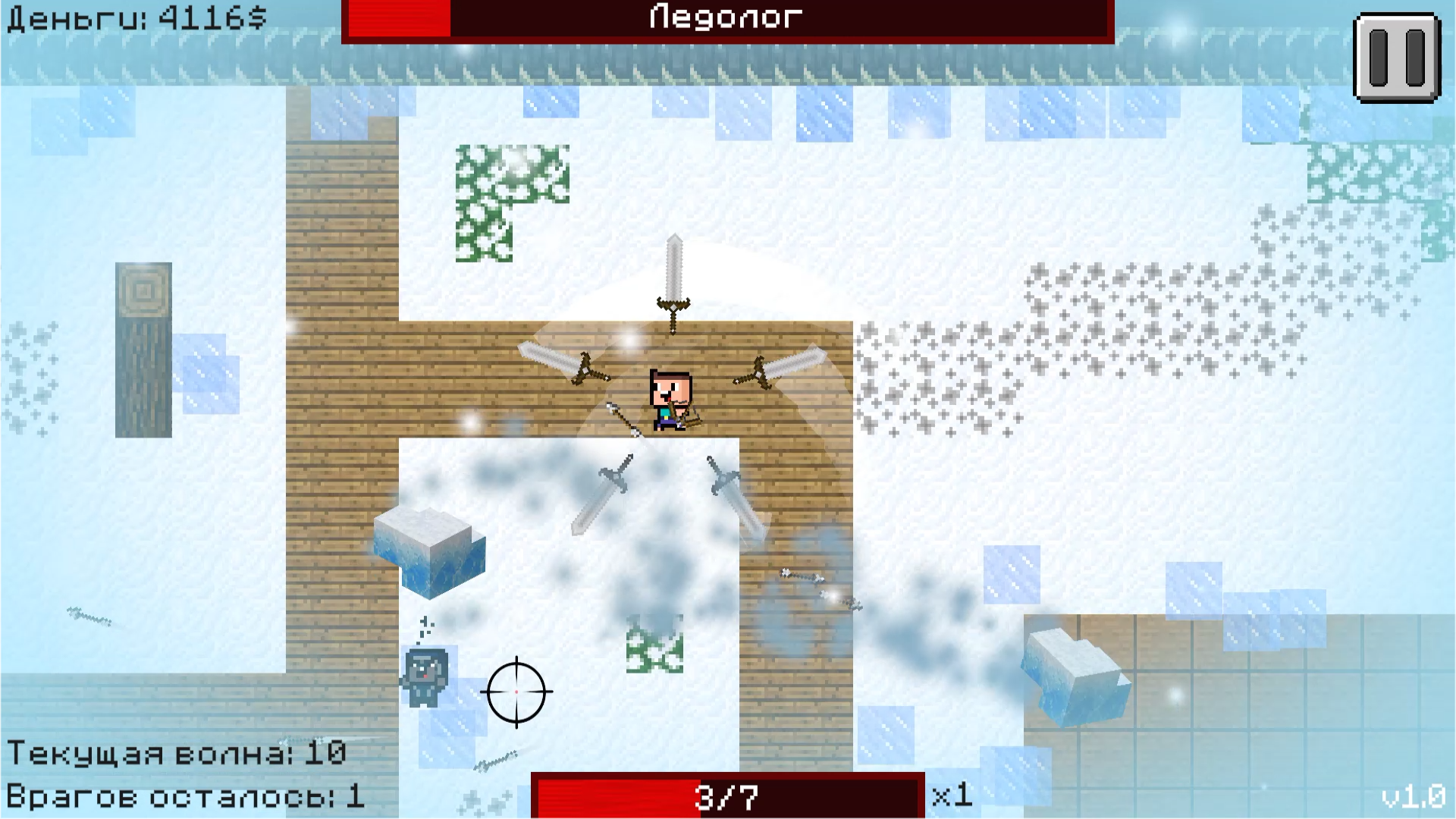Click the Текущая волна: 10 wave counter text
The image size is (1456, 819).
(x=178, y=753)
